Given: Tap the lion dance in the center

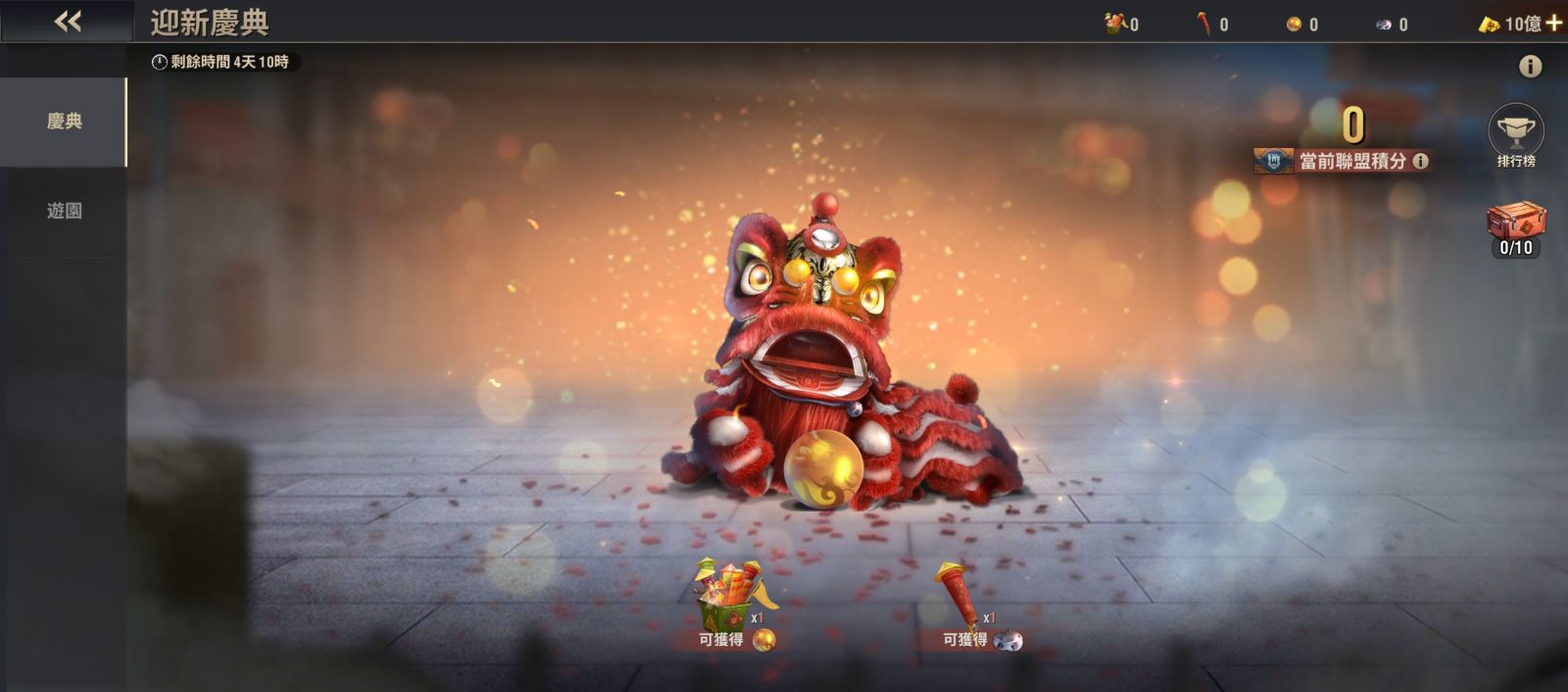Looking at the screenshot, I should point(823,363).
